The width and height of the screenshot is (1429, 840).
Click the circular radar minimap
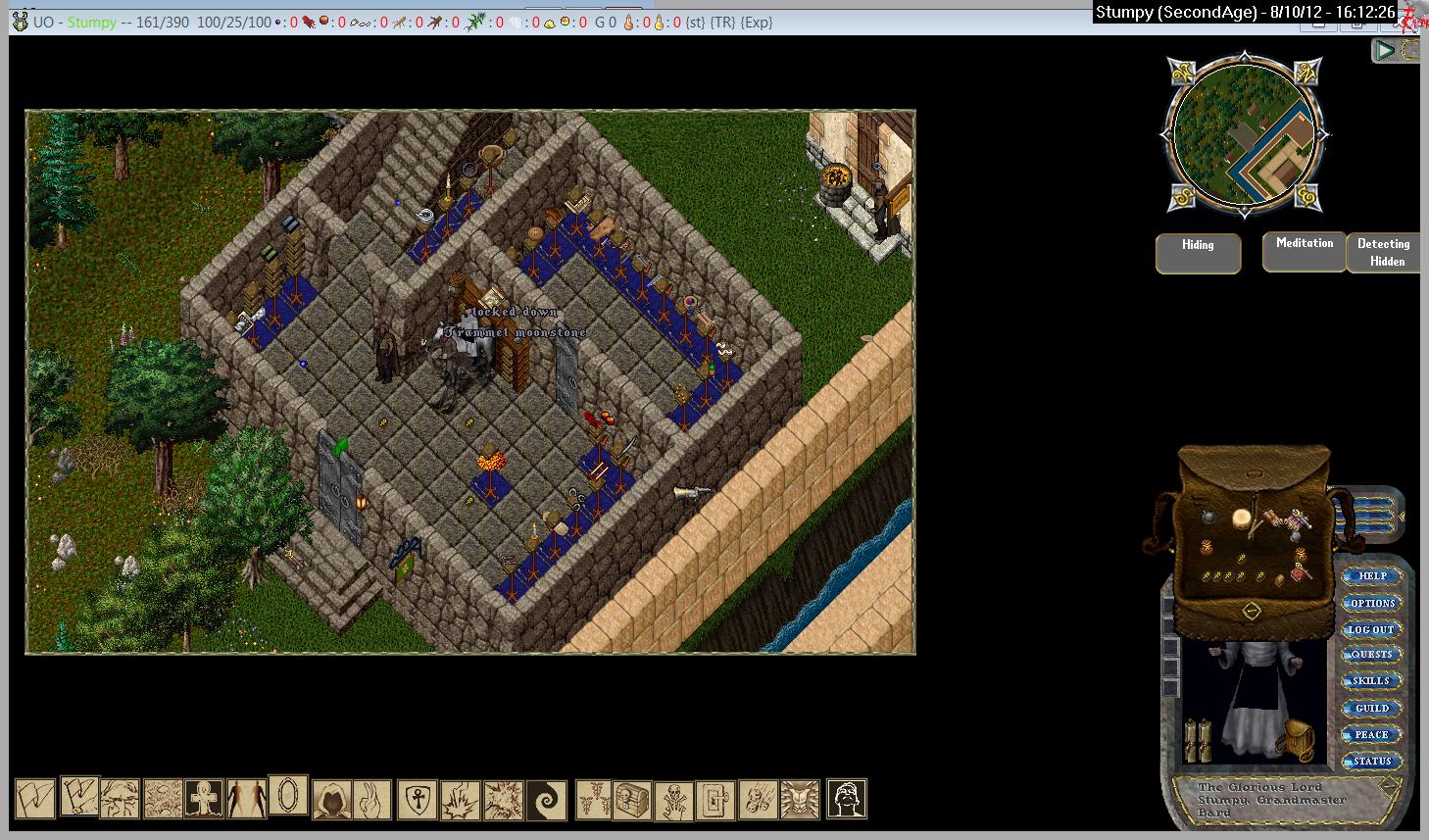click(1246, 135)
